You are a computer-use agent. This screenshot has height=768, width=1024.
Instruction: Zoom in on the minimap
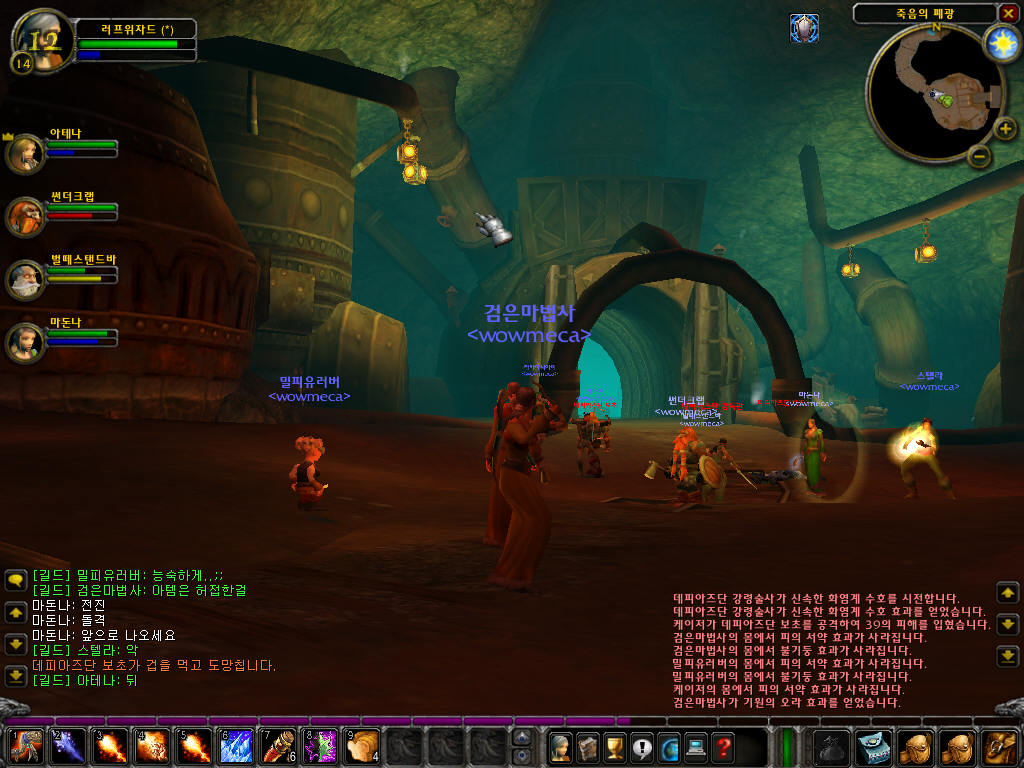(x=1005, y=128)
